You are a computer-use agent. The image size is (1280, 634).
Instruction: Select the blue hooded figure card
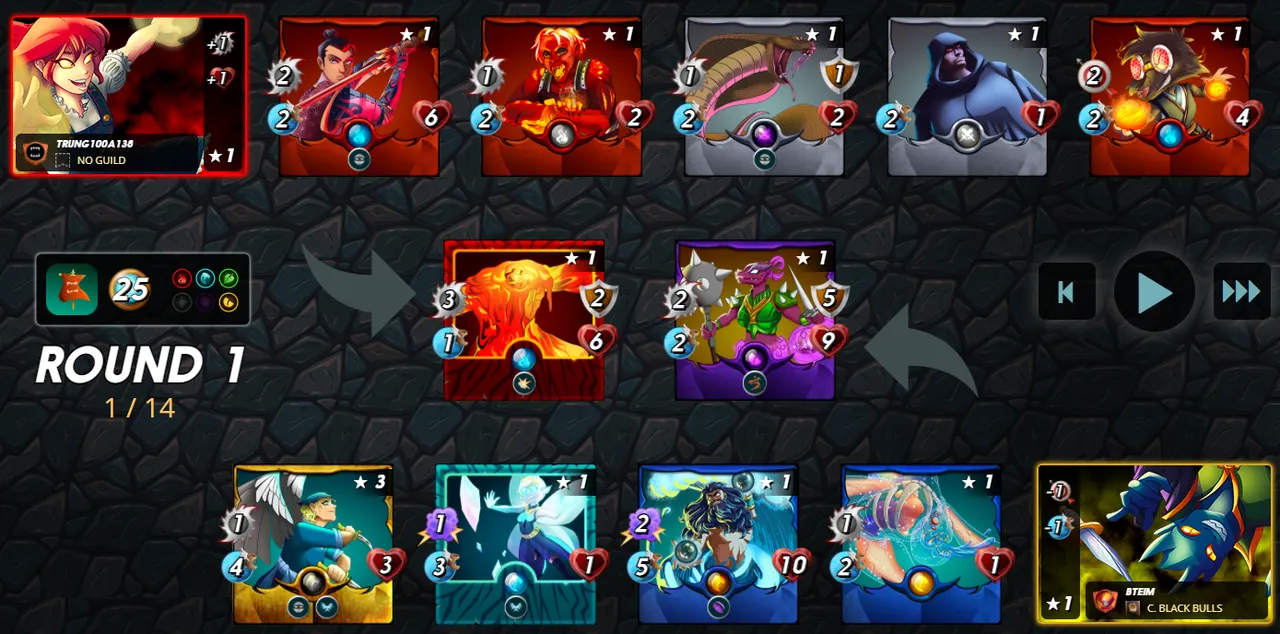pos(967,96)
